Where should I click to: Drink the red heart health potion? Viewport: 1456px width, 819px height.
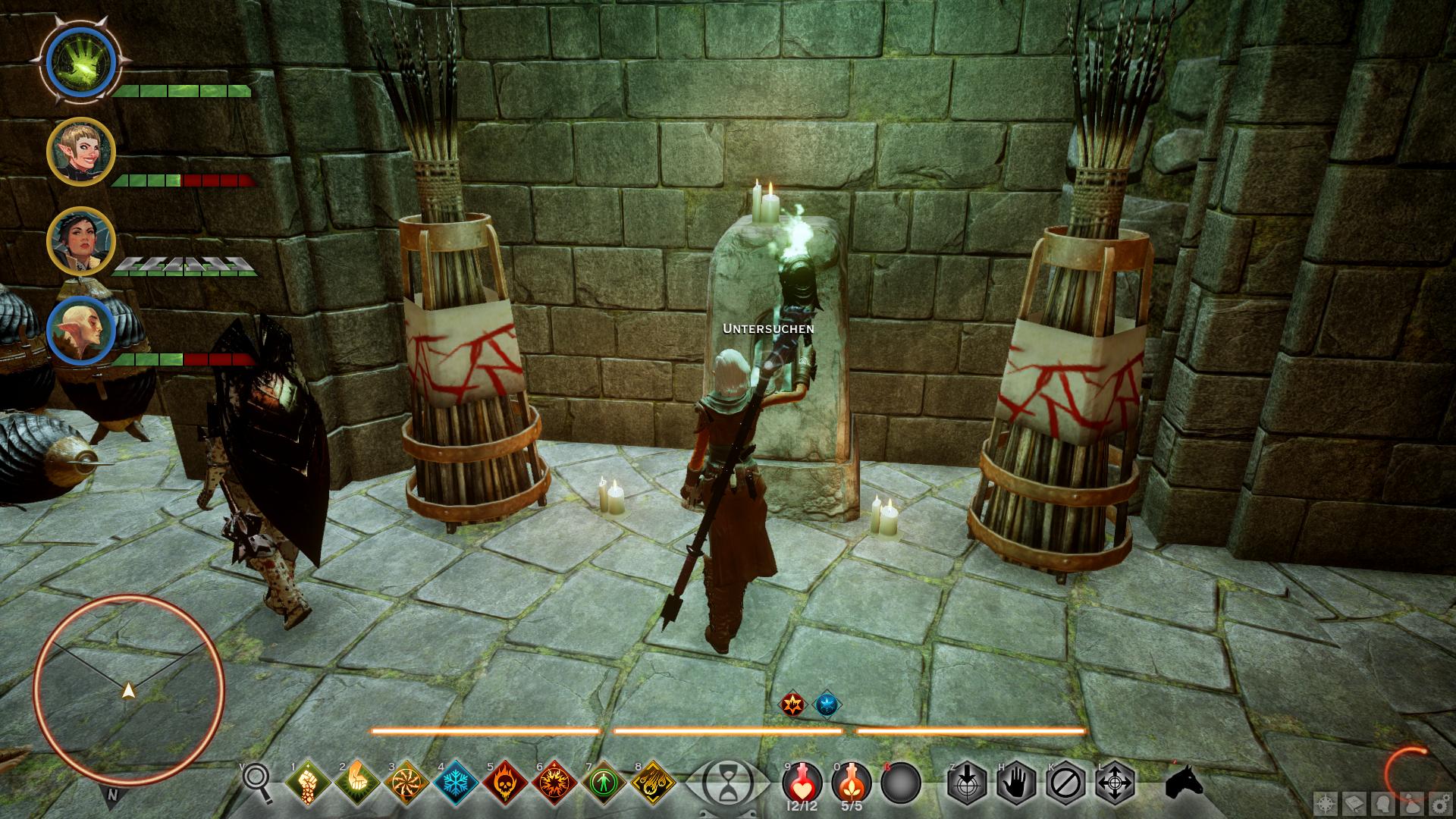(x=802, y=781)
